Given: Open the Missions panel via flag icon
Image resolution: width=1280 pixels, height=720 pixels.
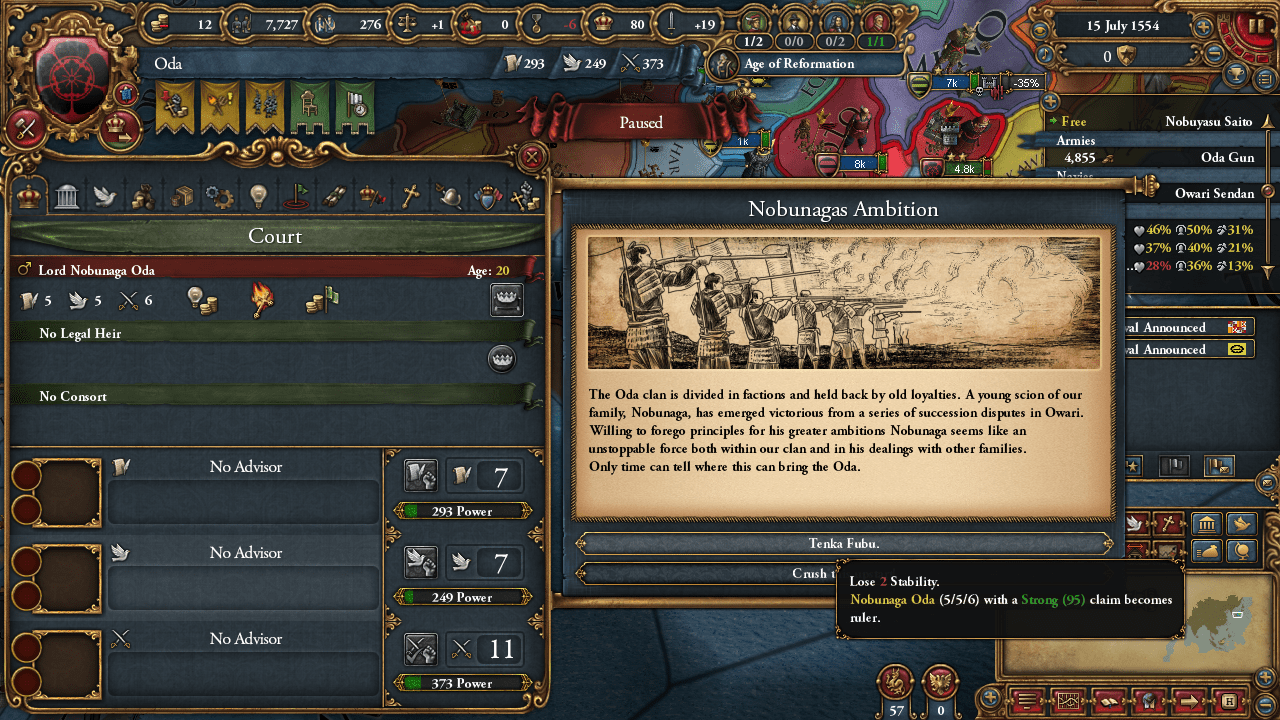Looking at the screenshot, I should pyautogui.click(x=296, y=196).
